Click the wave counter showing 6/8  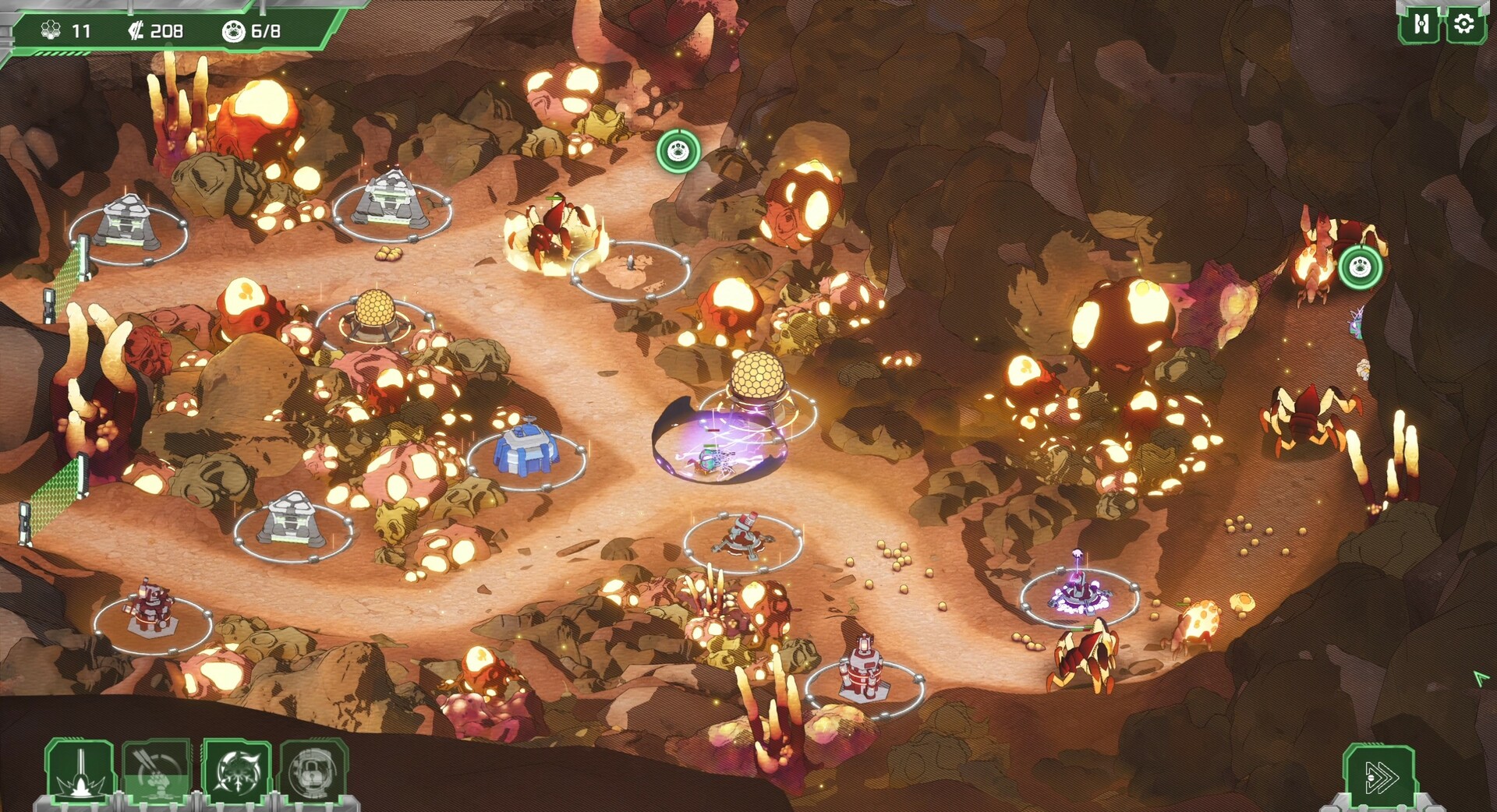pyautogui.click(x=251, y=32)
